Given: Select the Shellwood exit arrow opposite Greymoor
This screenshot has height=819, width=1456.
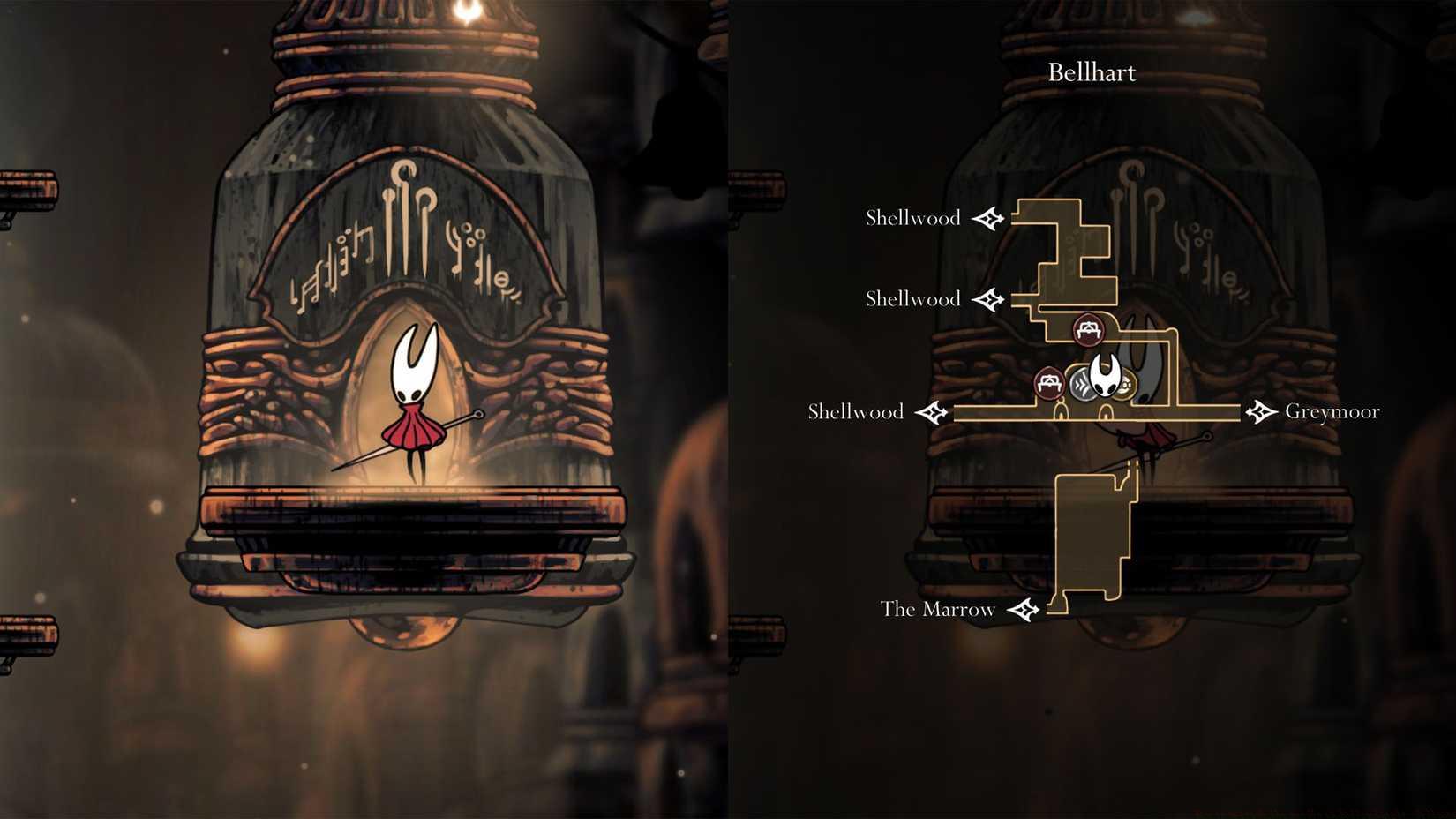Looking at the screenshot, I should (x=932, y=412).
